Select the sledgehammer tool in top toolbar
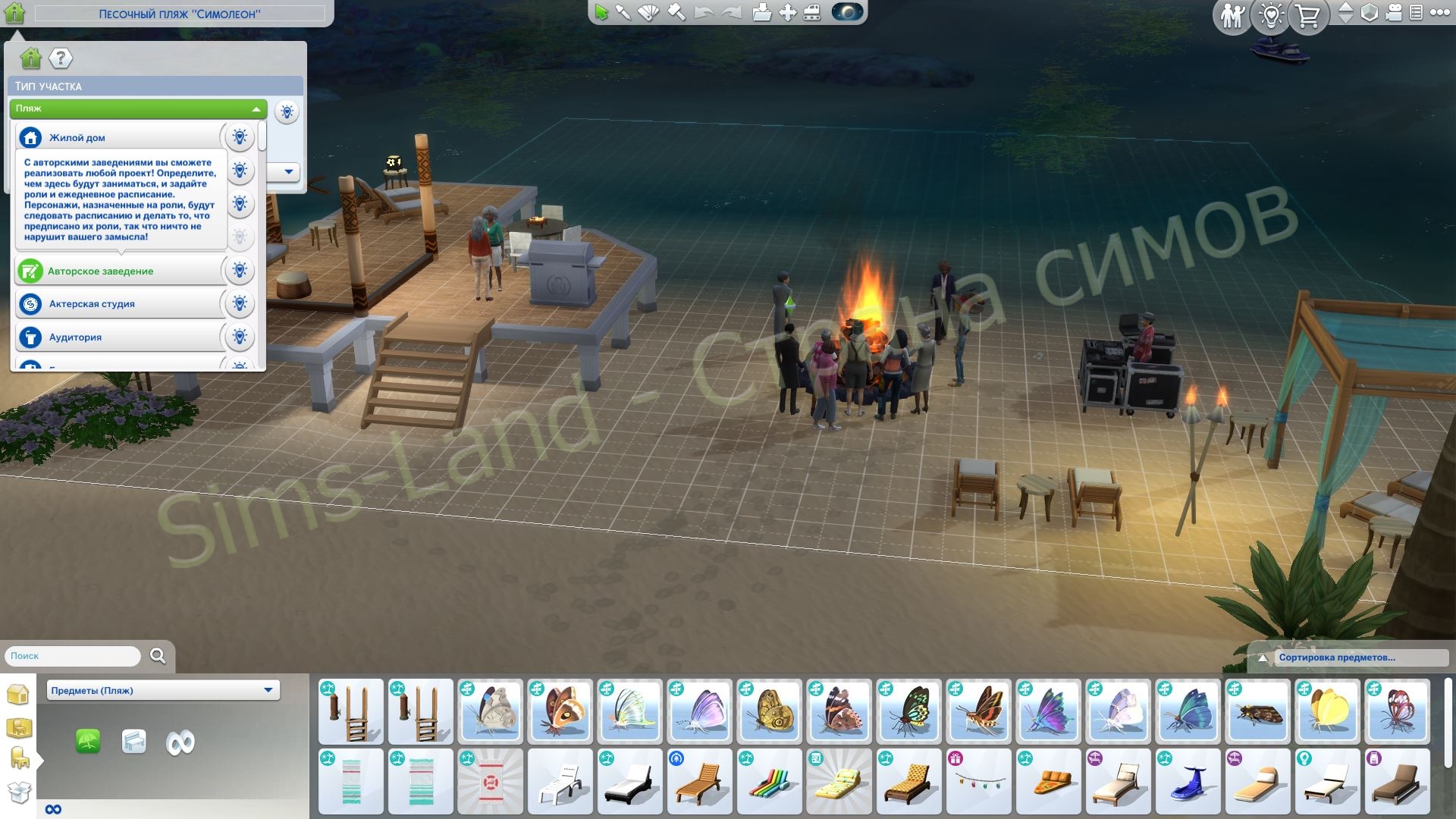This screenshot has width=1456, height=819. pyautogui.click(x=676, y=13)
